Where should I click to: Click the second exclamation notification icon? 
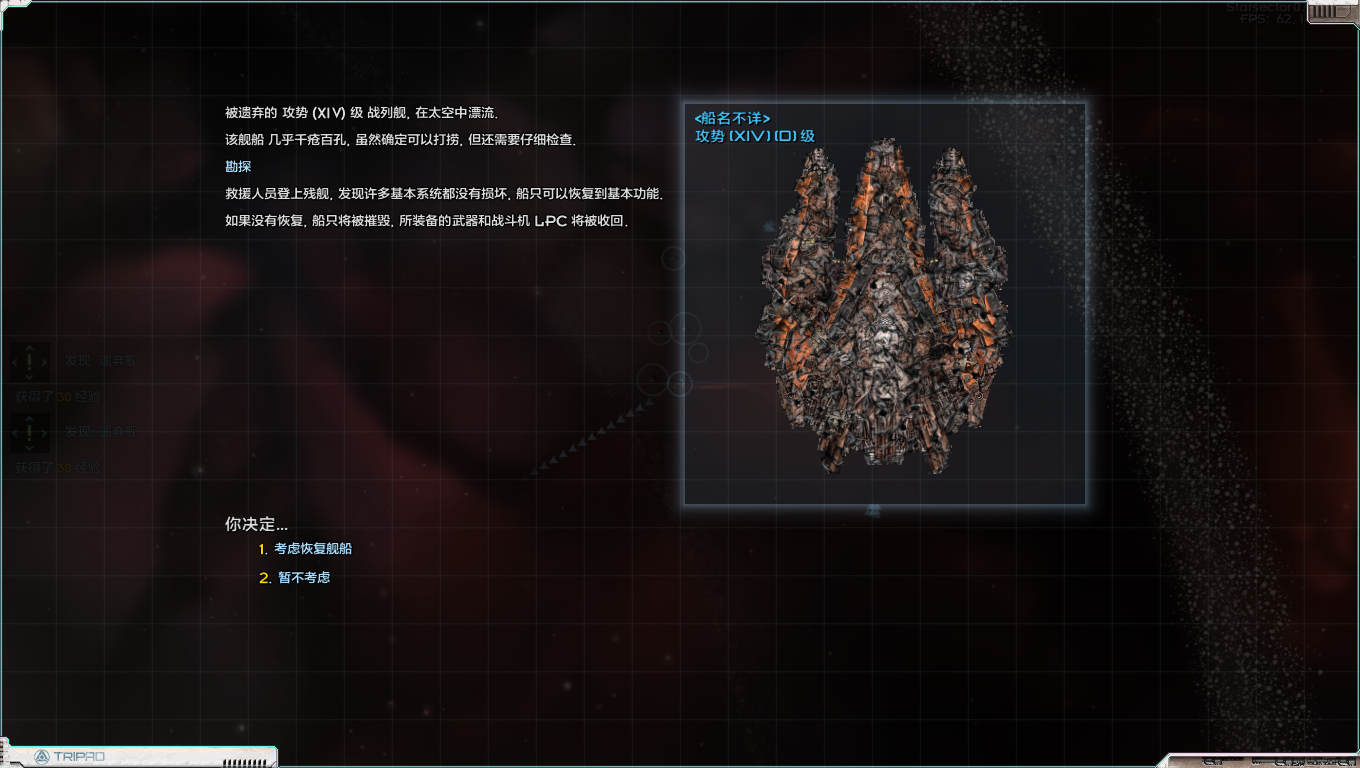click(x=30, y=434)
